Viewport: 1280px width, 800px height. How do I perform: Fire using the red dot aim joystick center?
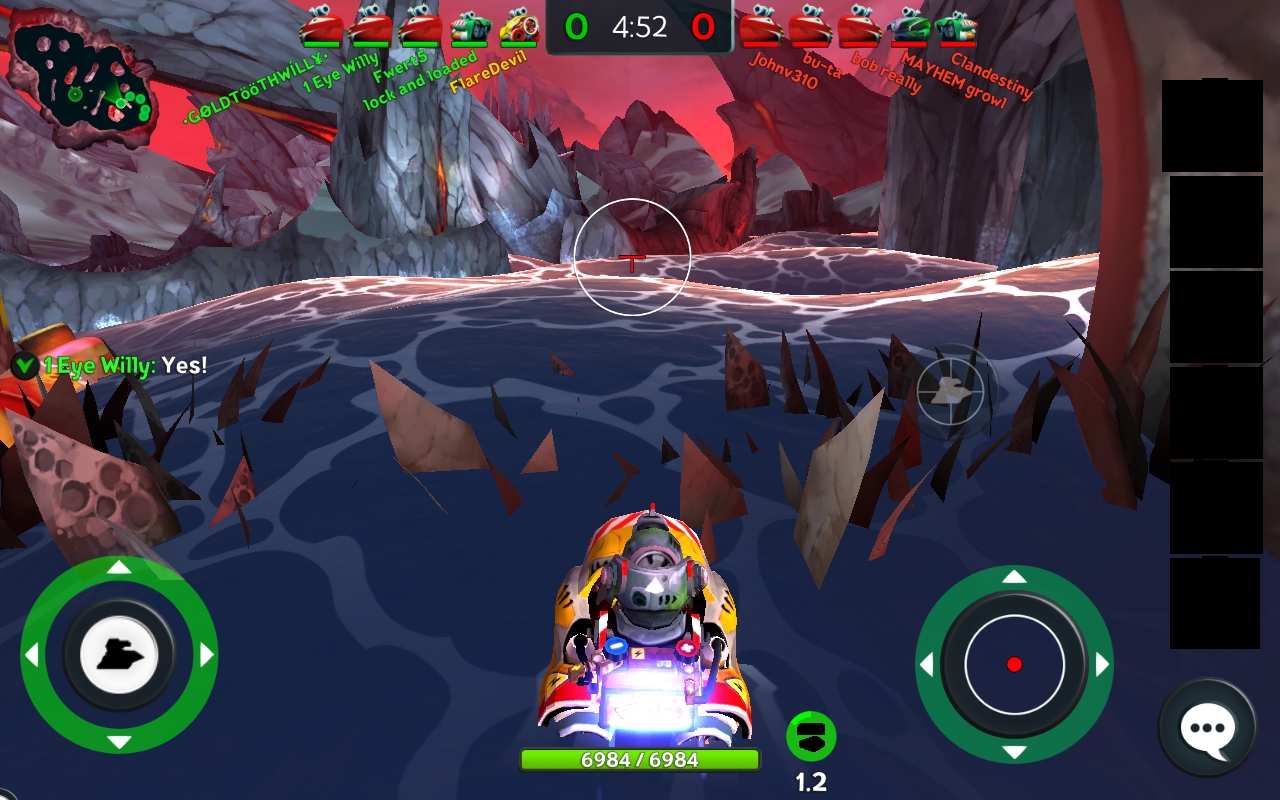pyautogui.click(x=1014, y=664)
